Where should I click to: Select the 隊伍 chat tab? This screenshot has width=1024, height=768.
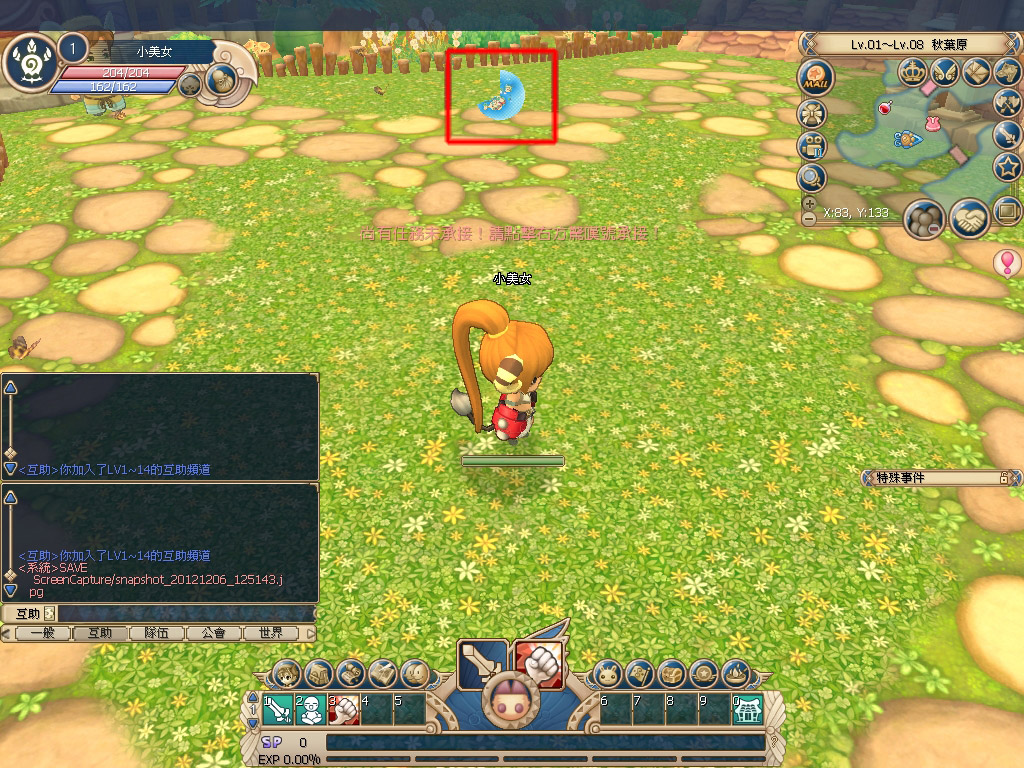point(156,633)
